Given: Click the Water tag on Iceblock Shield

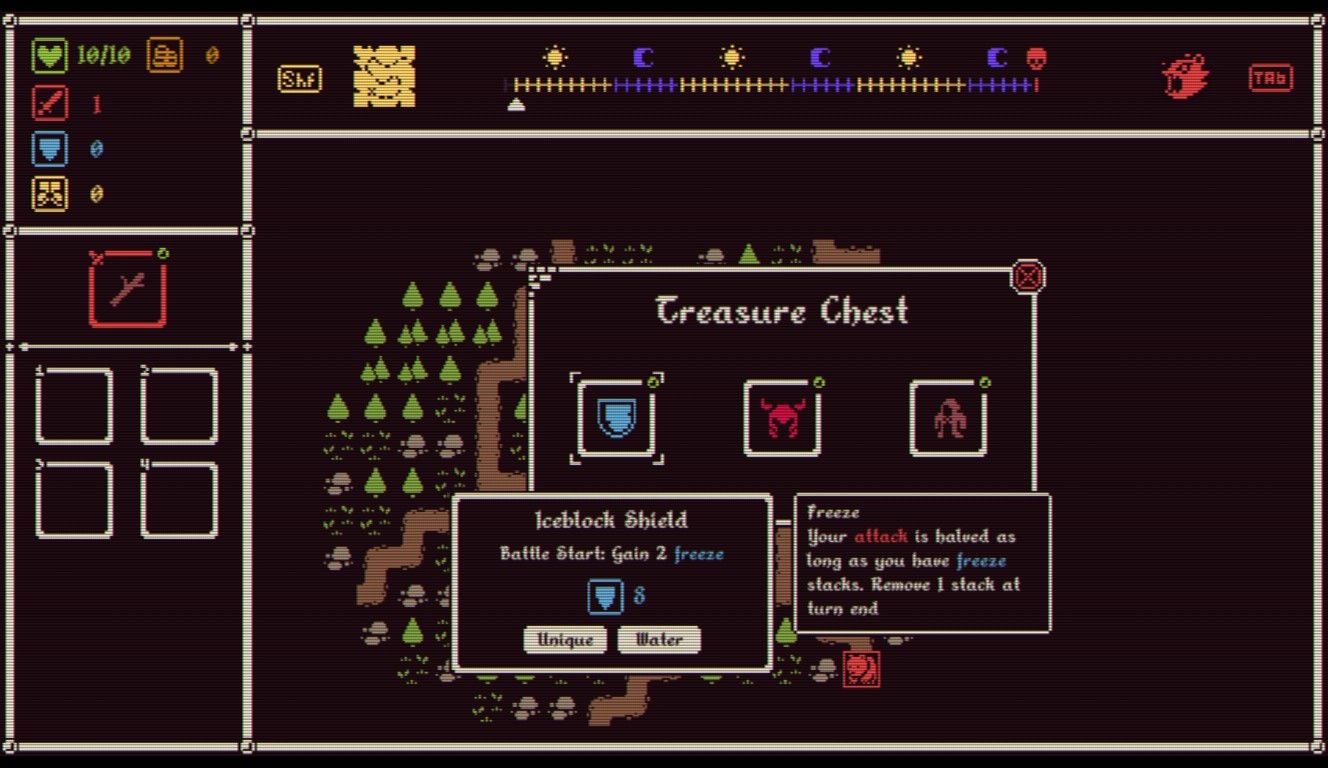Looking at the screenshot, I should [x=660, y=640].
